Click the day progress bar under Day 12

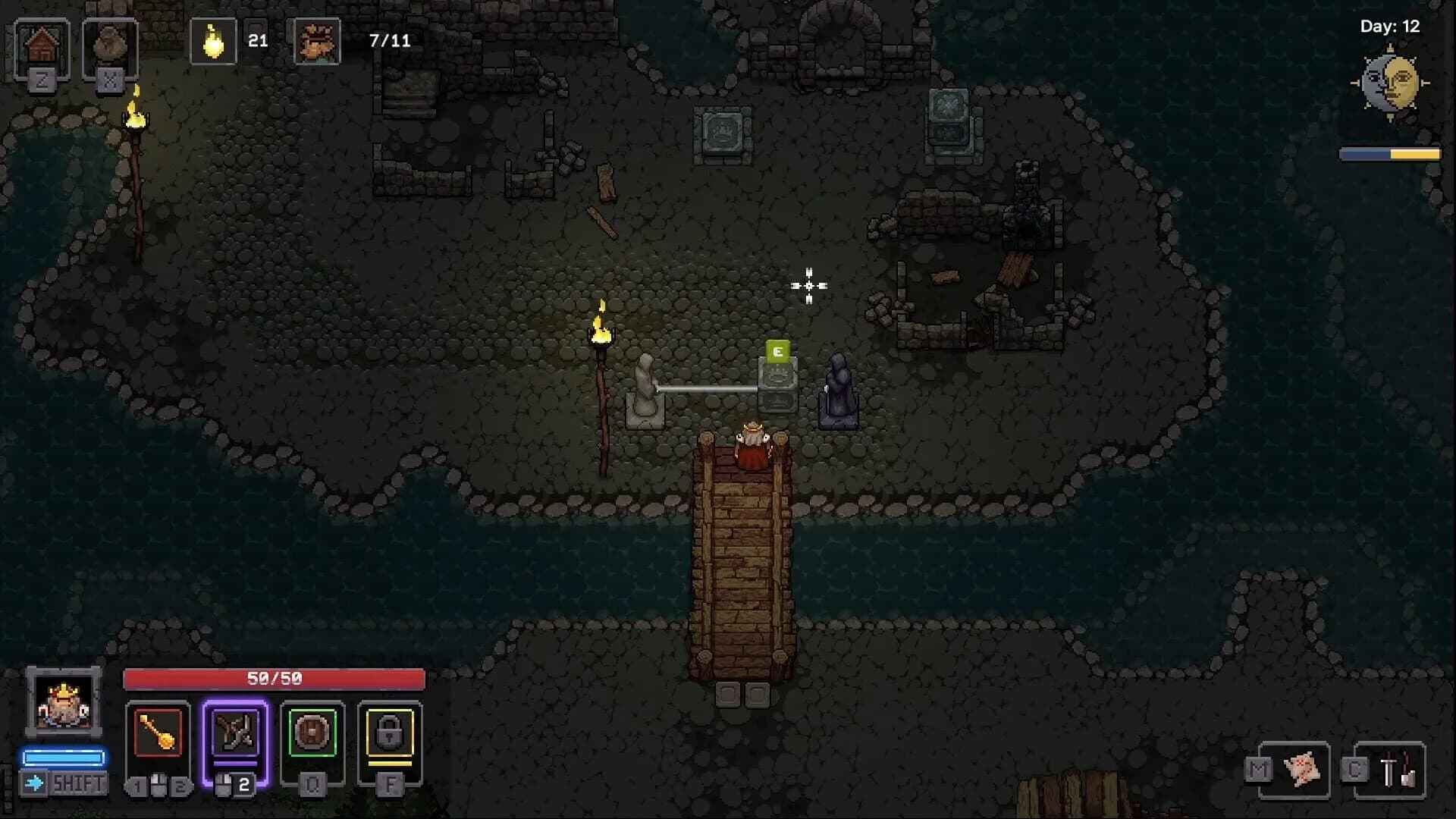tap(1391, 153)
